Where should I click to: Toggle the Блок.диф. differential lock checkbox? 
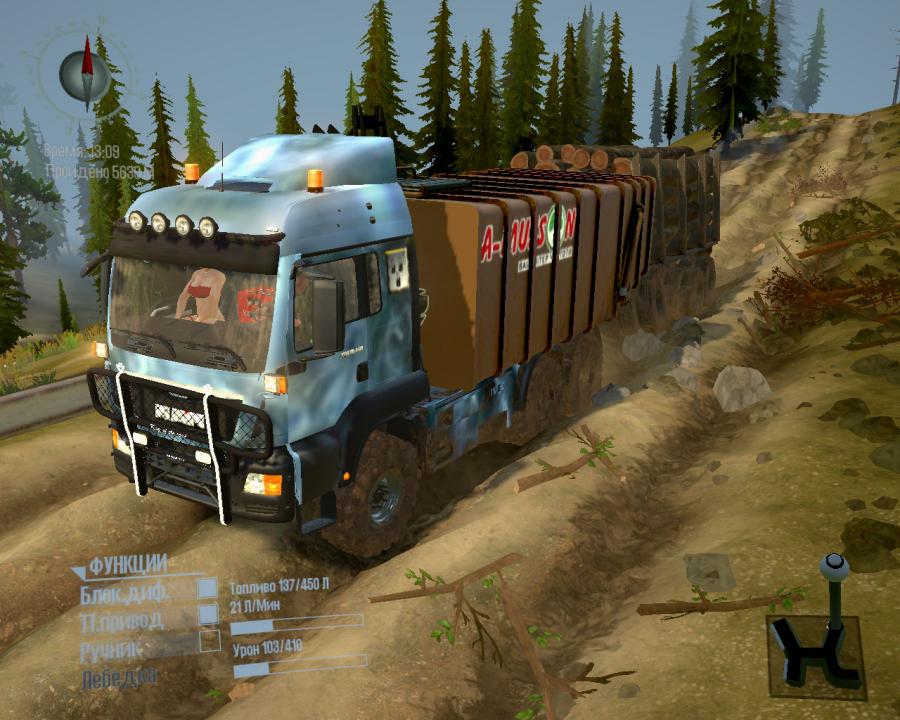[x=208, y=590]
